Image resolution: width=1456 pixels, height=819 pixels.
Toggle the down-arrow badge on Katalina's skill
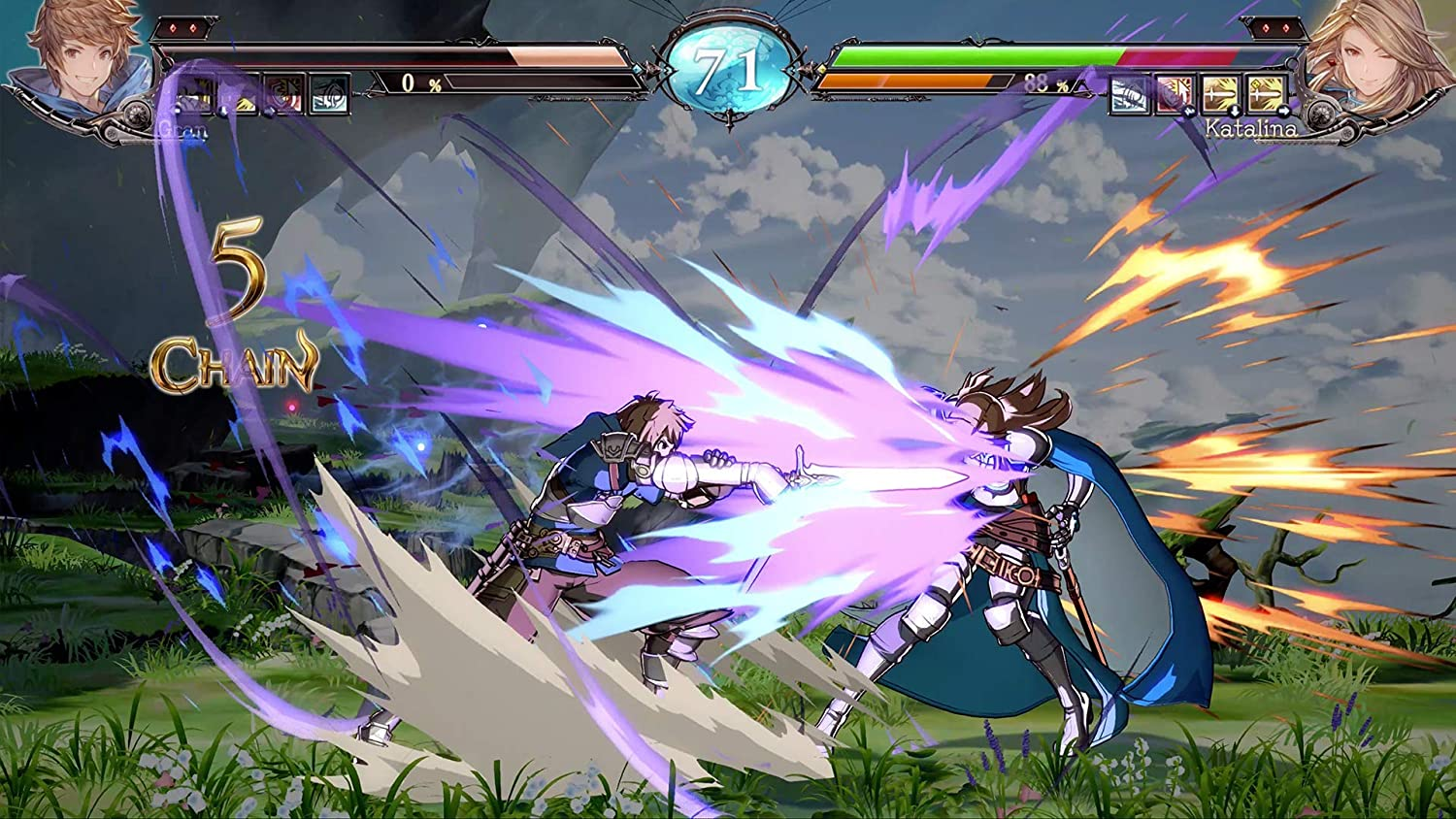coord(1235,110)
